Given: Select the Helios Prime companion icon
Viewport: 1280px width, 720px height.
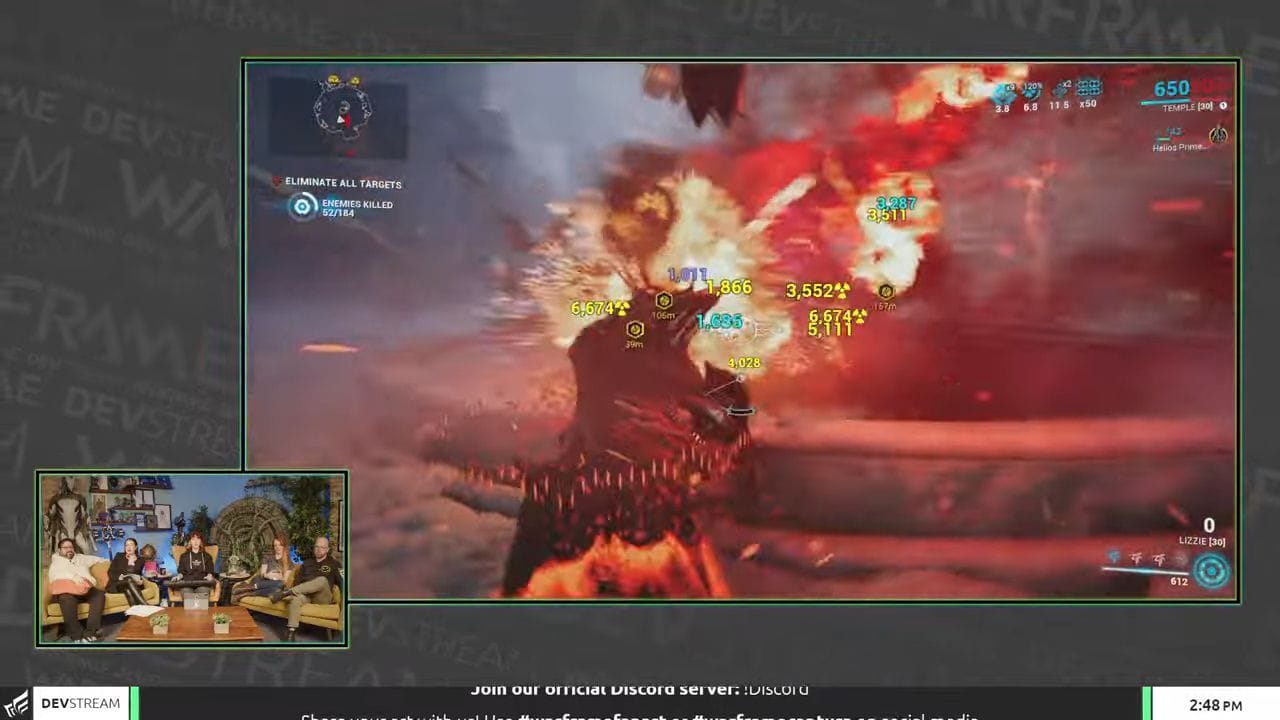Looking at the screenshot, I should click(x=1218, y=135).
